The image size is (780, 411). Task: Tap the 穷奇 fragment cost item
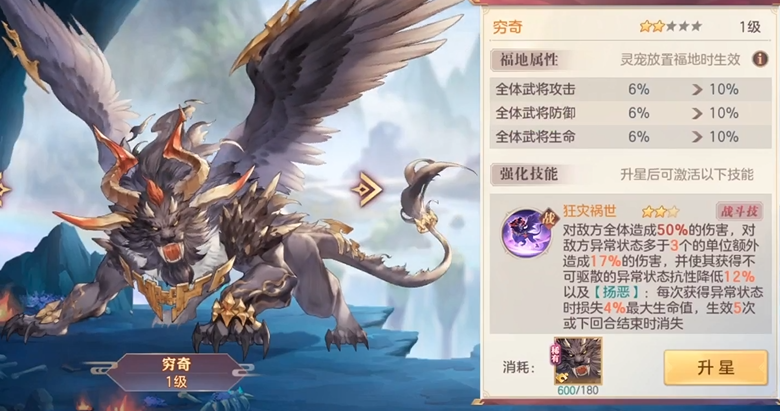(x=577, y=361)
